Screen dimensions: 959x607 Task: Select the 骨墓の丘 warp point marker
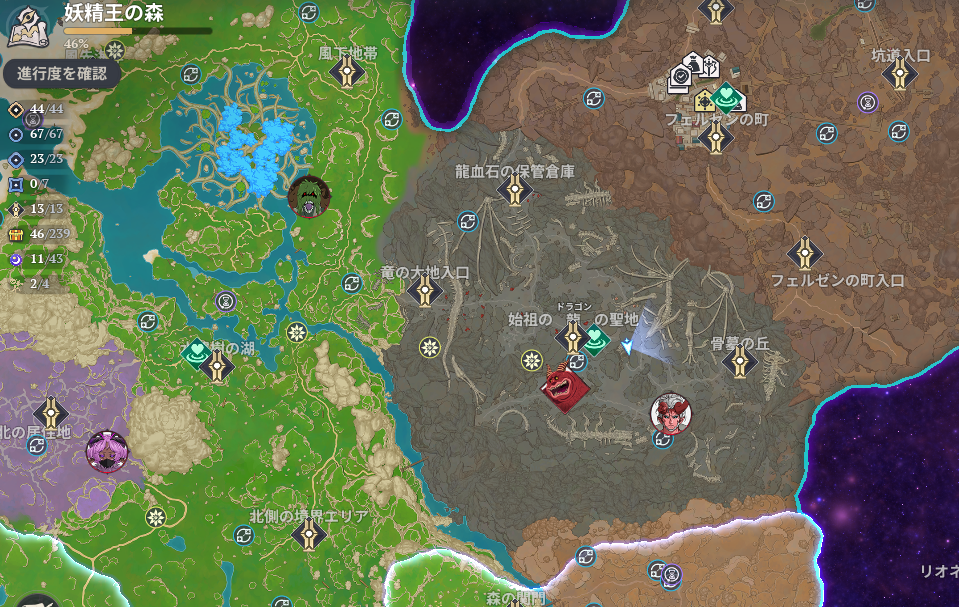point(739,362)
